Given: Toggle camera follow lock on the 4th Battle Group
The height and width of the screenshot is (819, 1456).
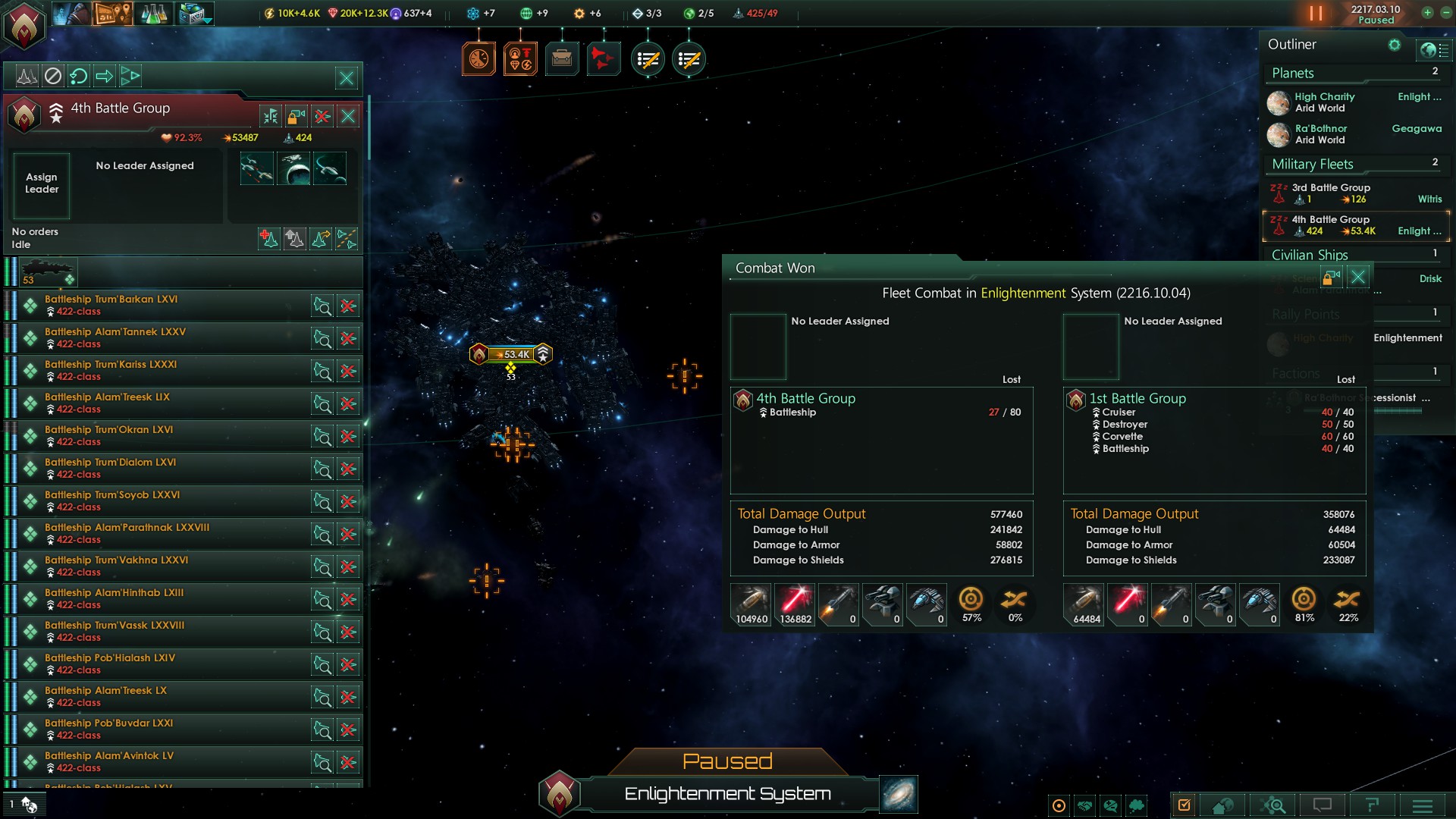Looking at the screenshot, I should (x=297, y=116).
